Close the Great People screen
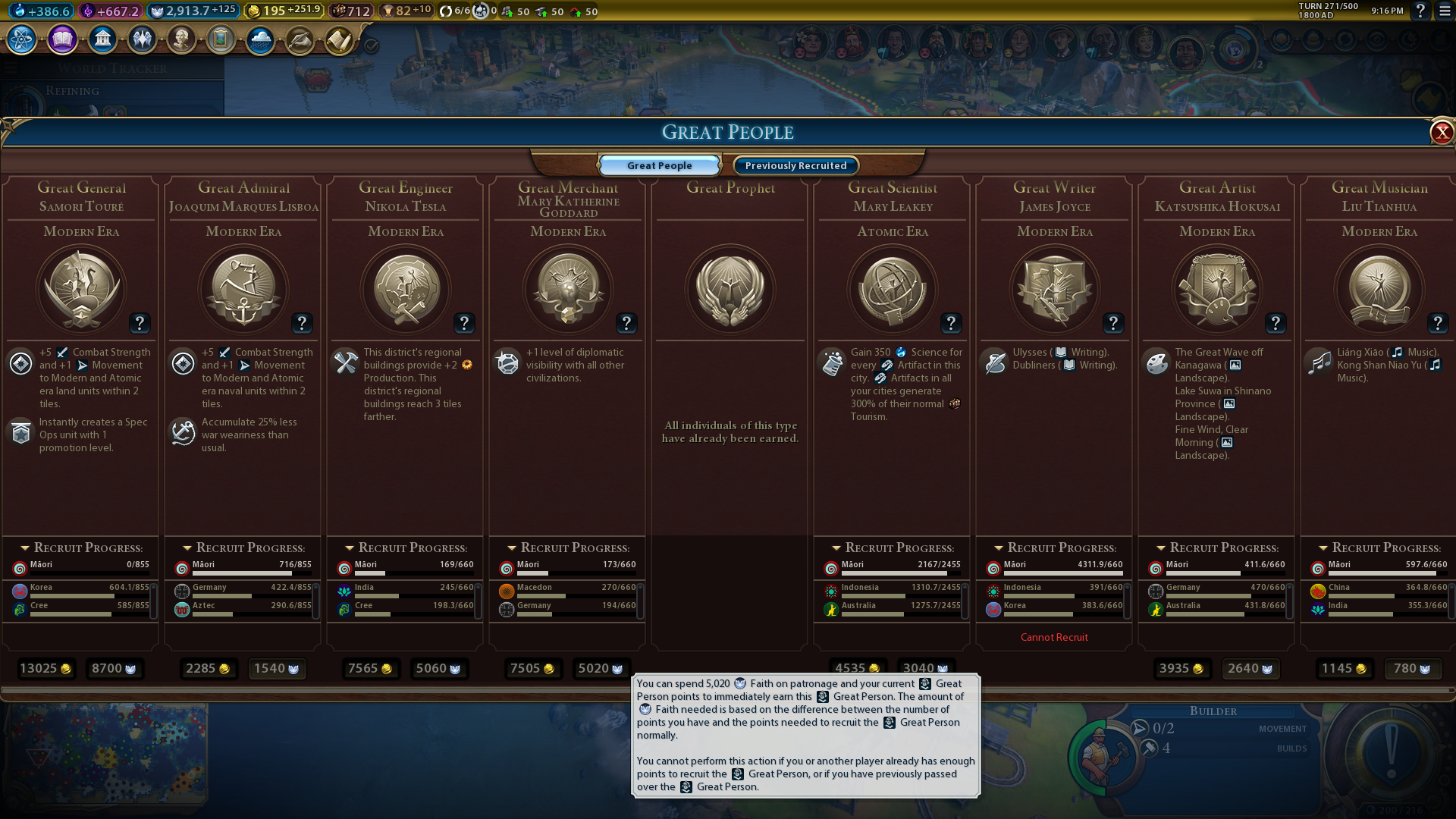This screenshot has height=819, width=1456. click(x=1442, y=133)
